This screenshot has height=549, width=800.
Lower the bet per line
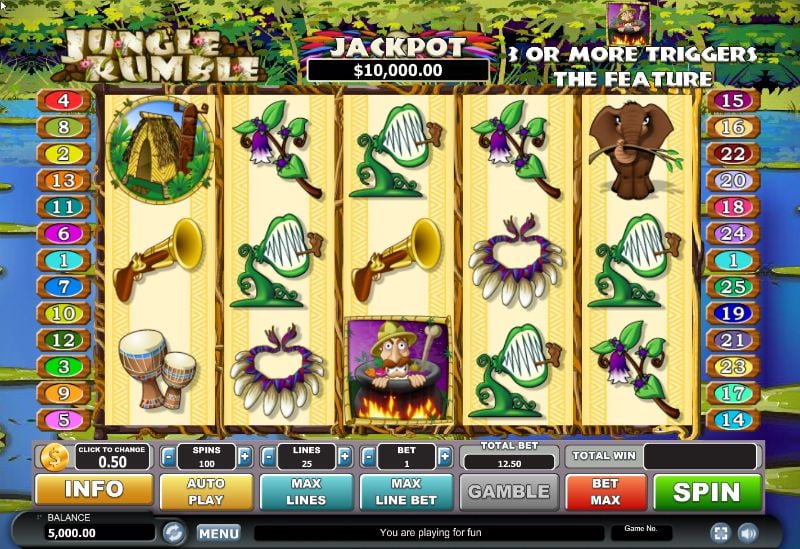point(369,457)
